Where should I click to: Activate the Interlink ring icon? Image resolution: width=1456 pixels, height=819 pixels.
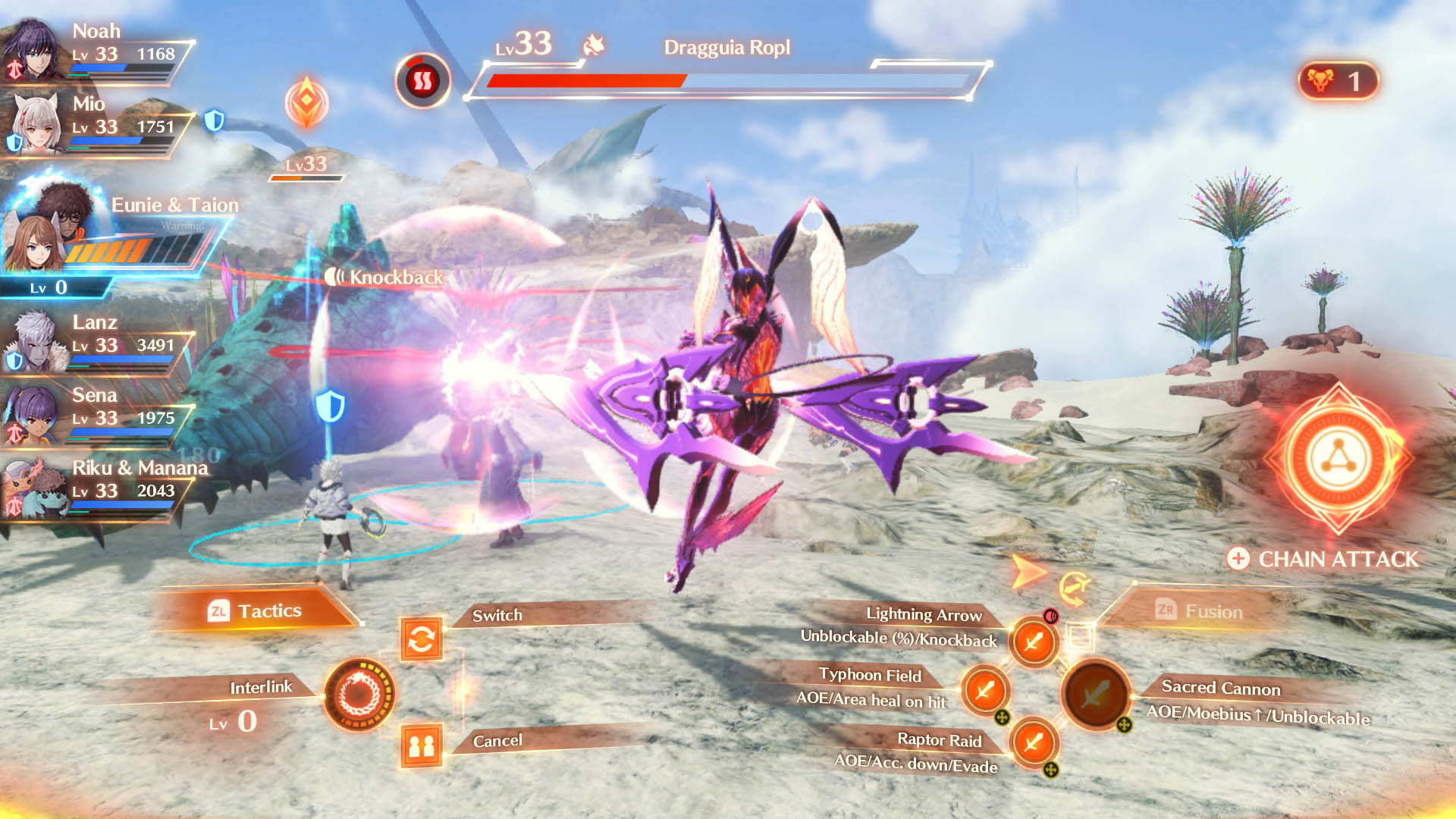359,694
